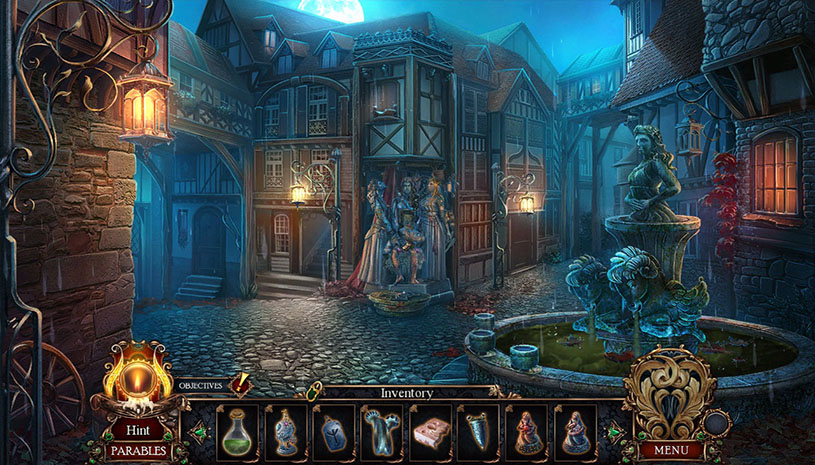Toggle the inventory padlock
The width and height of the screenshot is (815, 465).
click(314, 391)
